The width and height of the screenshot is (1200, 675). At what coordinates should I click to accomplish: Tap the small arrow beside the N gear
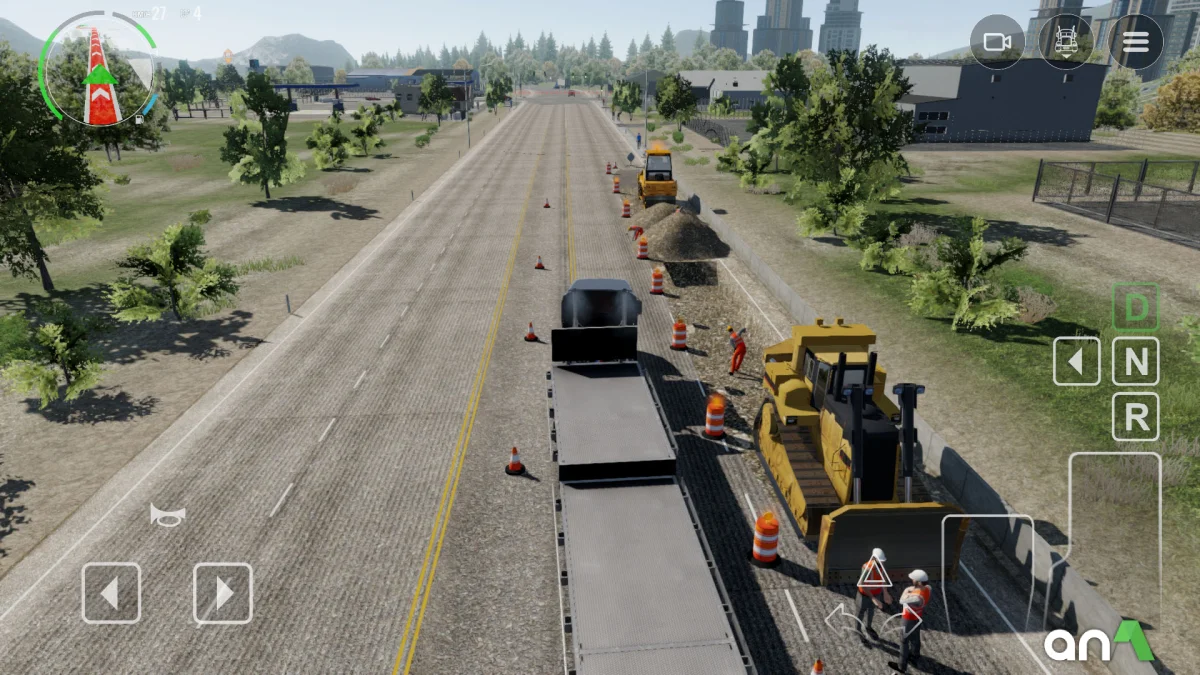pos(1077,362)
